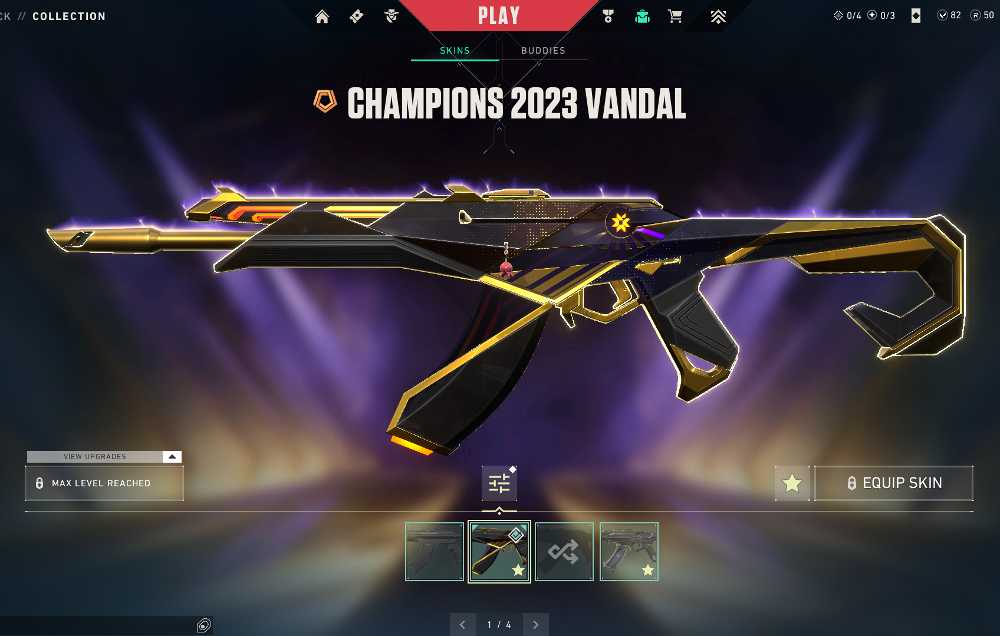Open the green Collection backpack icon
Screen dimensions: 1000x636
coord(641,16)
